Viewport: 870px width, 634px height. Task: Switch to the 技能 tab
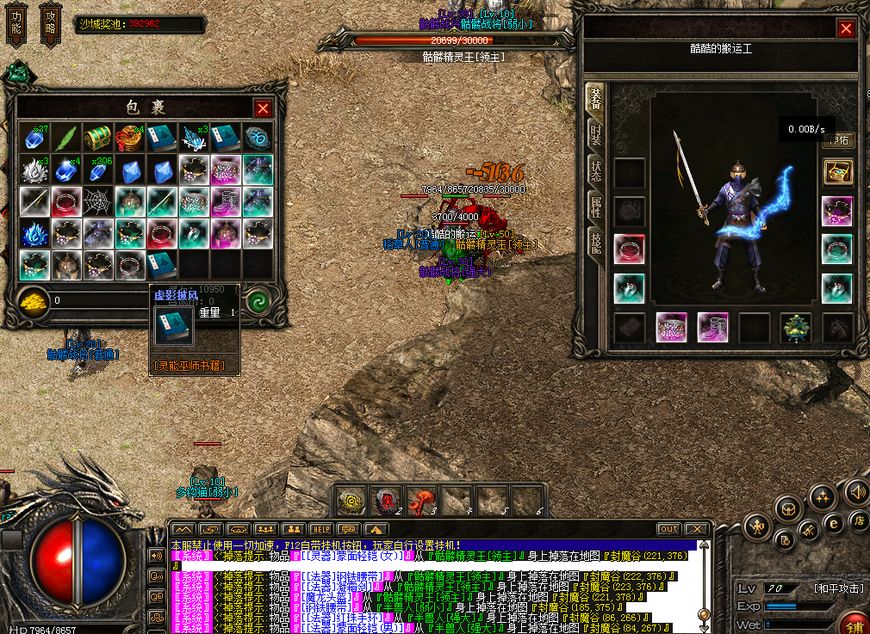click(595, 243)
